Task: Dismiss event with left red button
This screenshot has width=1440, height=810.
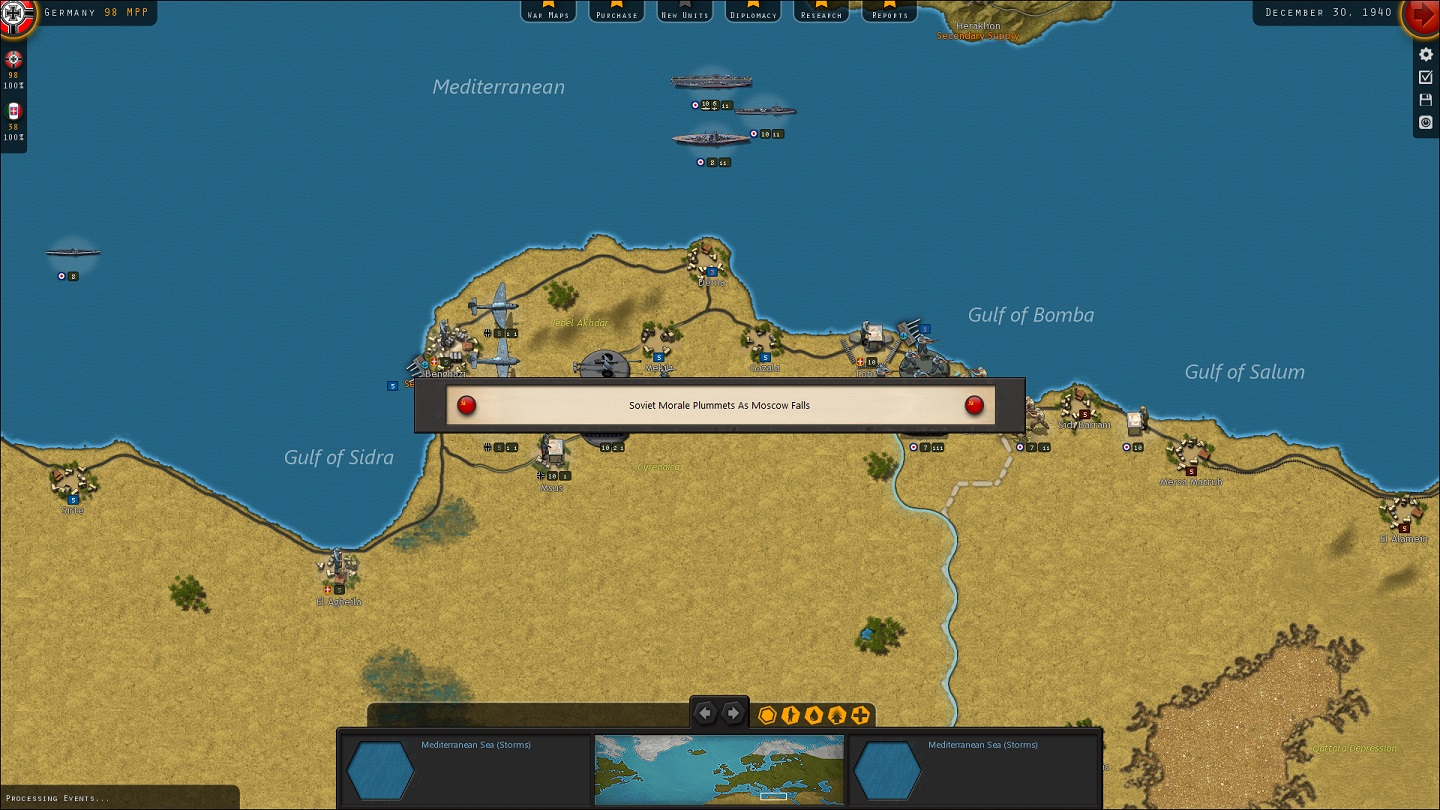Action: click(x=466, y=406)
